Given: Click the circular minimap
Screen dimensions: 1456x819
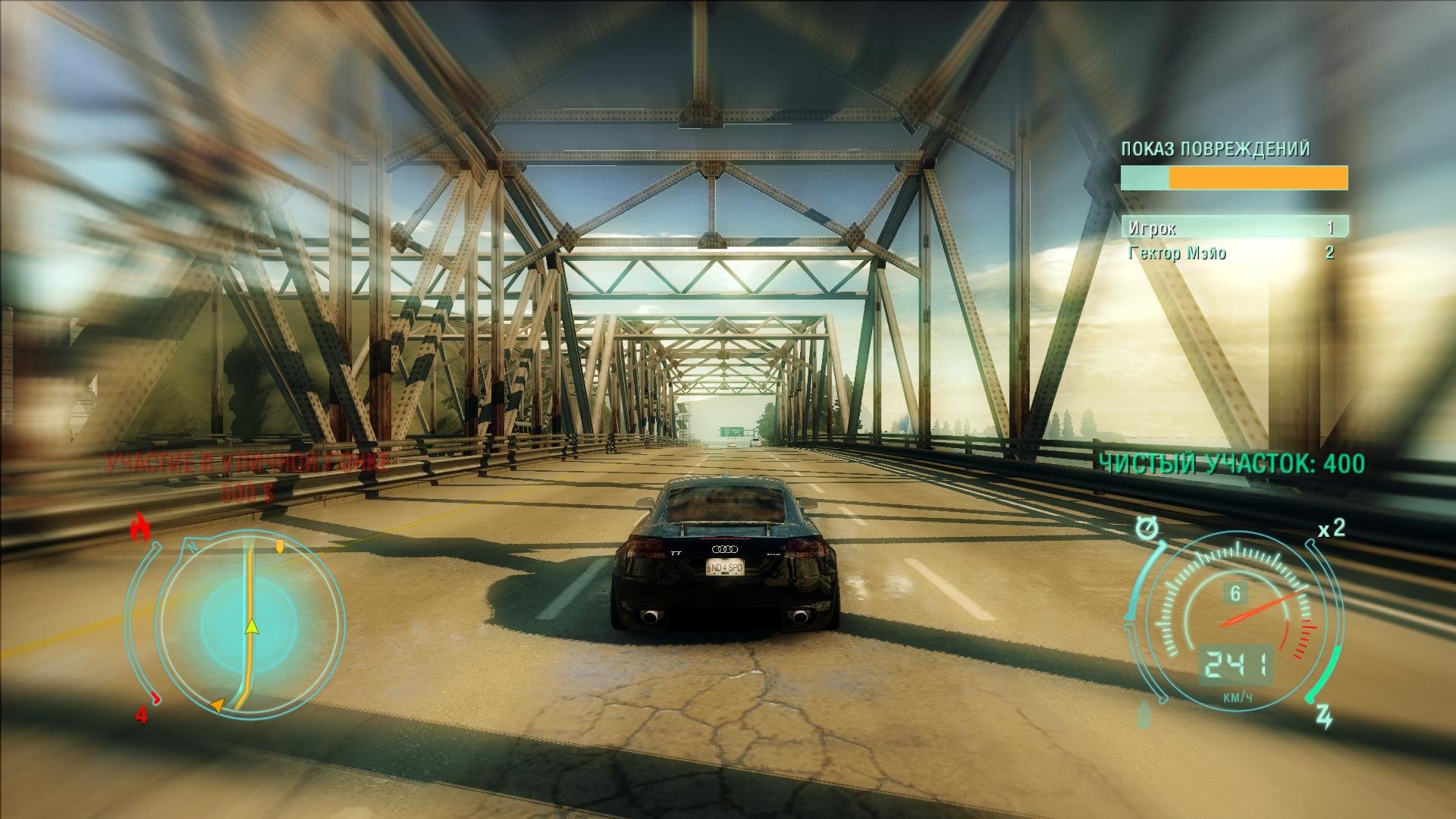Looking at the screenshot, I should 249,623.
